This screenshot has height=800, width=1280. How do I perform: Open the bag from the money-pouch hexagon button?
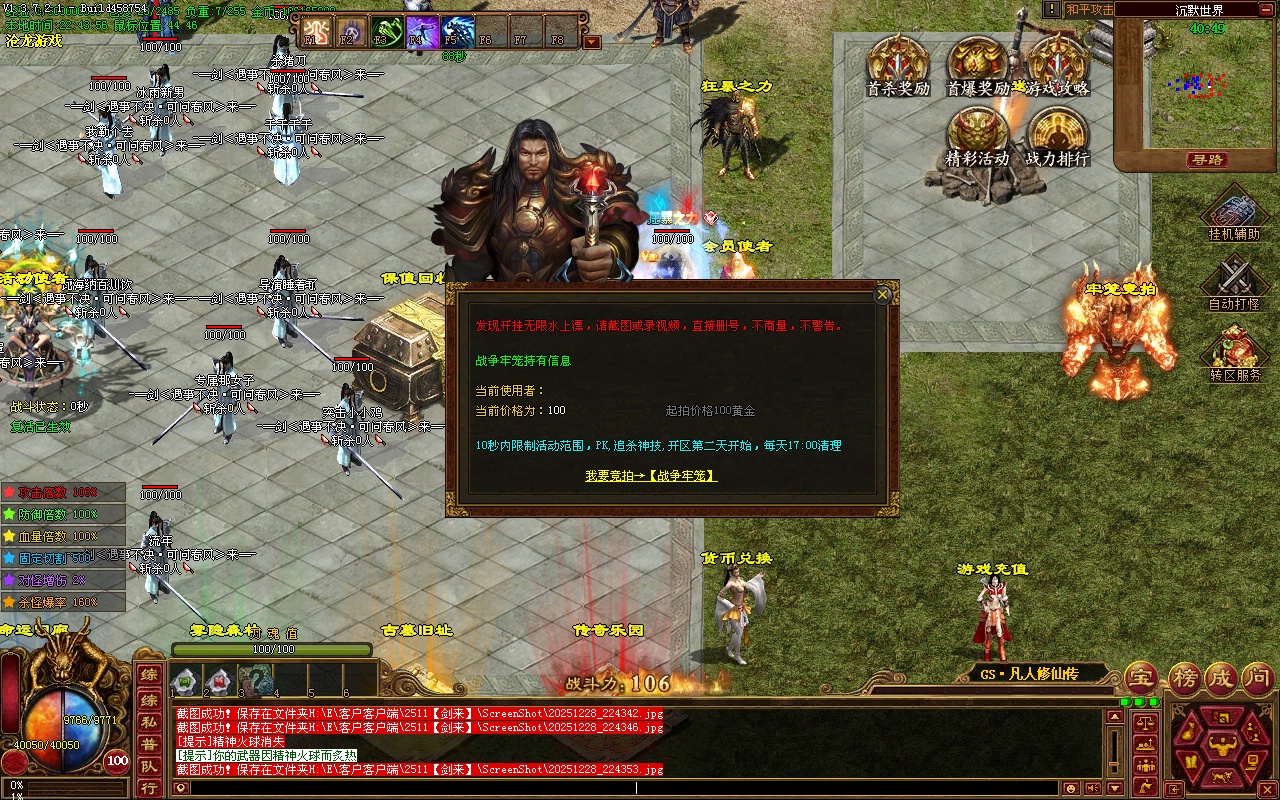pyautogui.click(x=1190, y=731)
